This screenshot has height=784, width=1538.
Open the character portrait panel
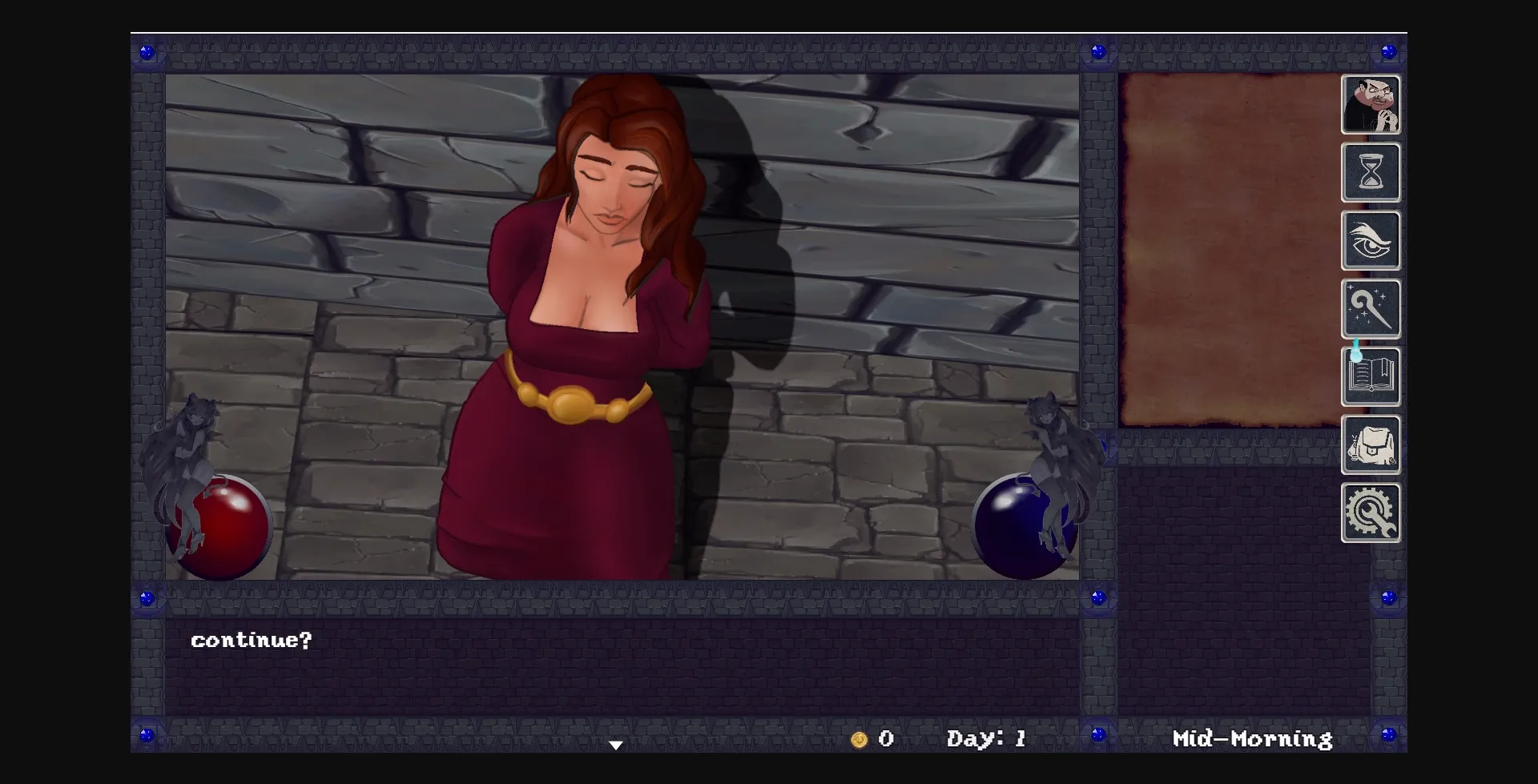coord(1371,105)
